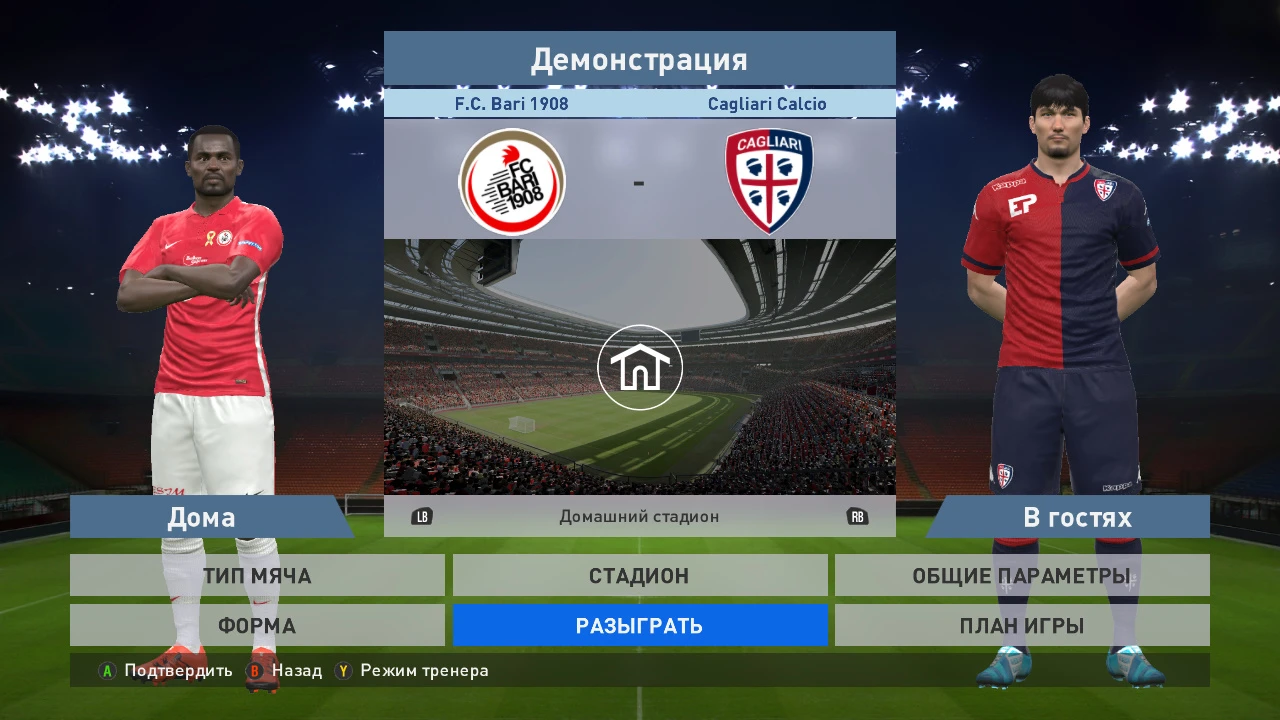Viewport: 1280px width, 720px height.
Task: Click the Домашний стадион selector bar
Action: pyautogui.click(x=640, y=517)
